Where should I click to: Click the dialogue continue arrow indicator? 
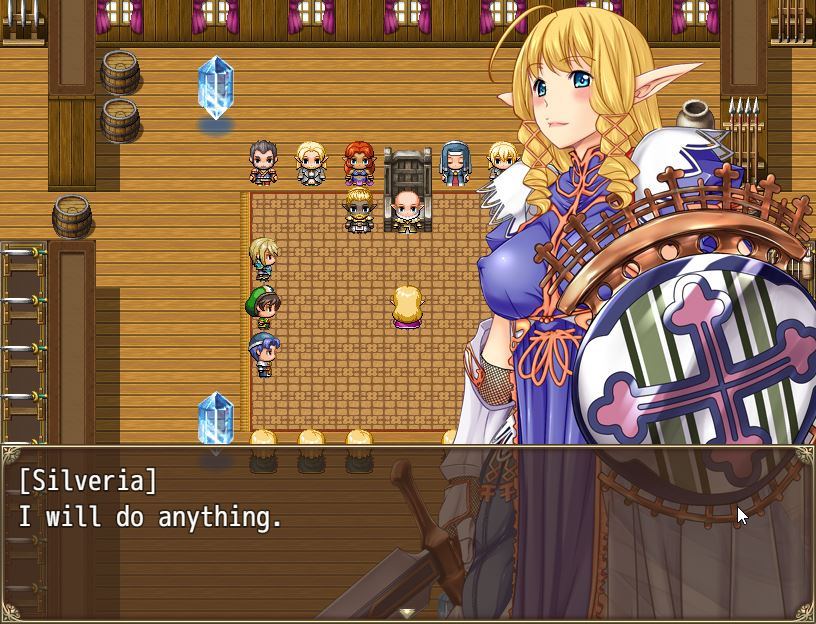[407, 612]
